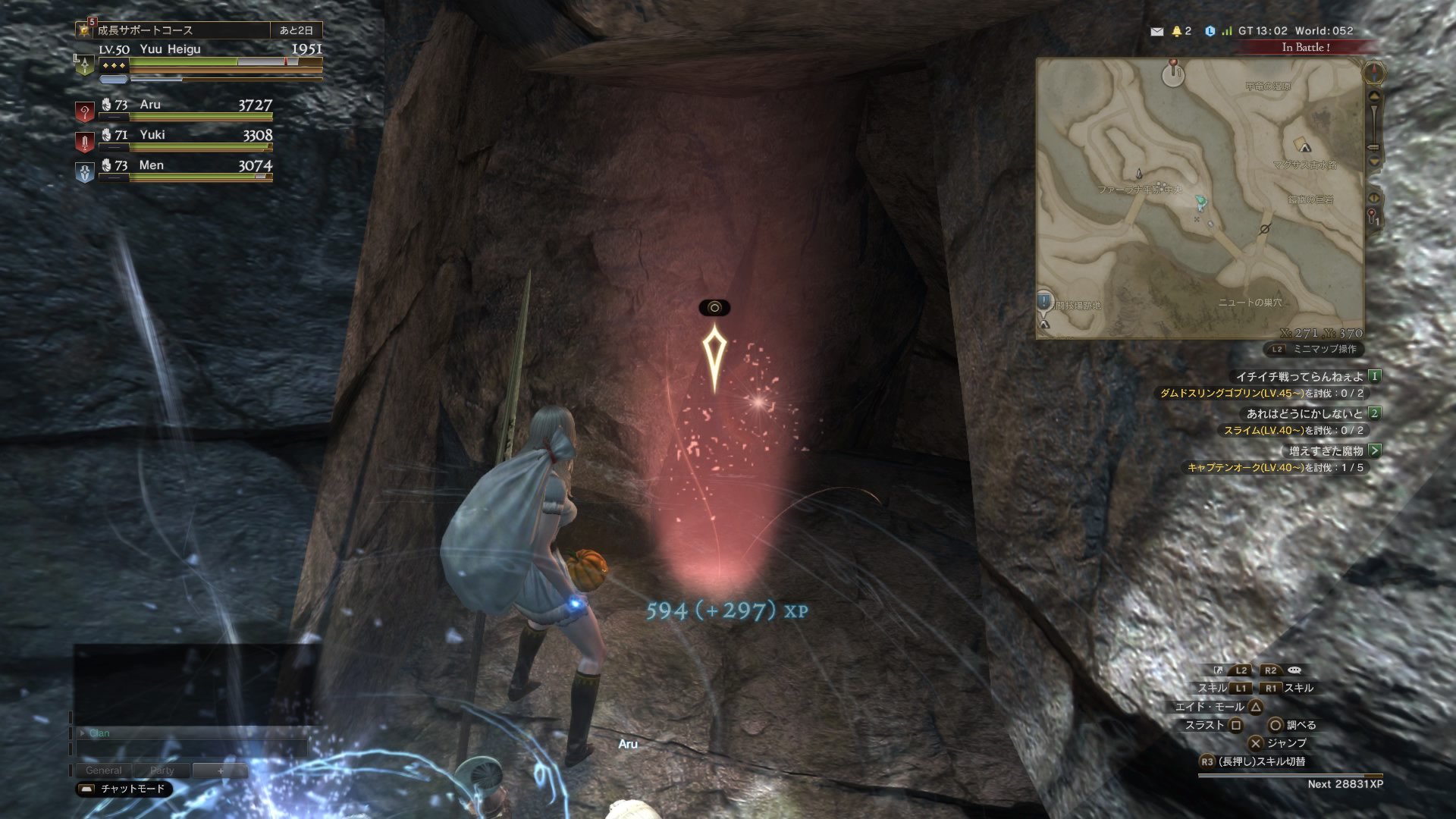
Task: Add a new chat tab with plus
Action: [x=221, y=770]
